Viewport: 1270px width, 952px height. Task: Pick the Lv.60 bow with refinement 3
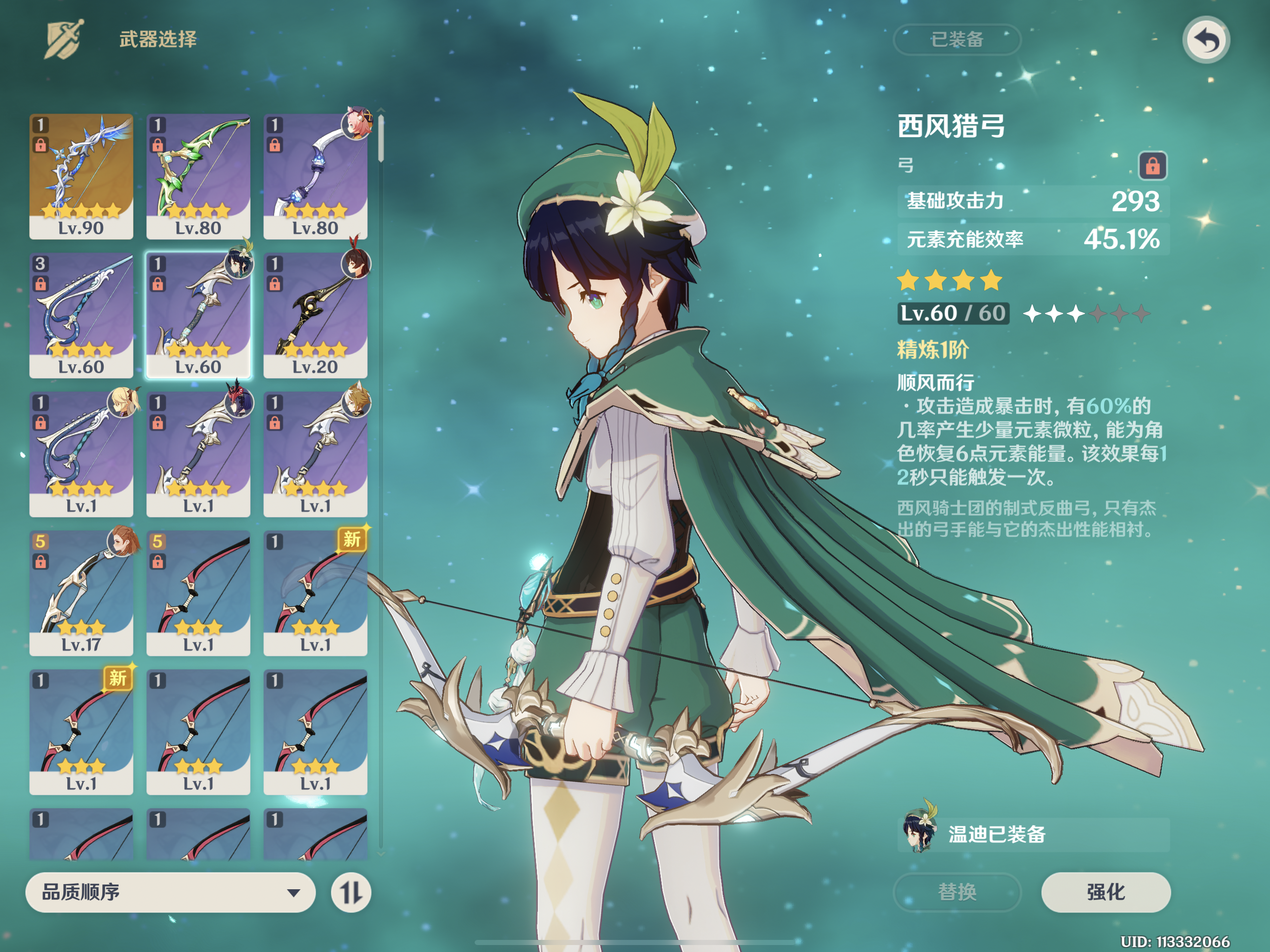[x=81, y=315]
